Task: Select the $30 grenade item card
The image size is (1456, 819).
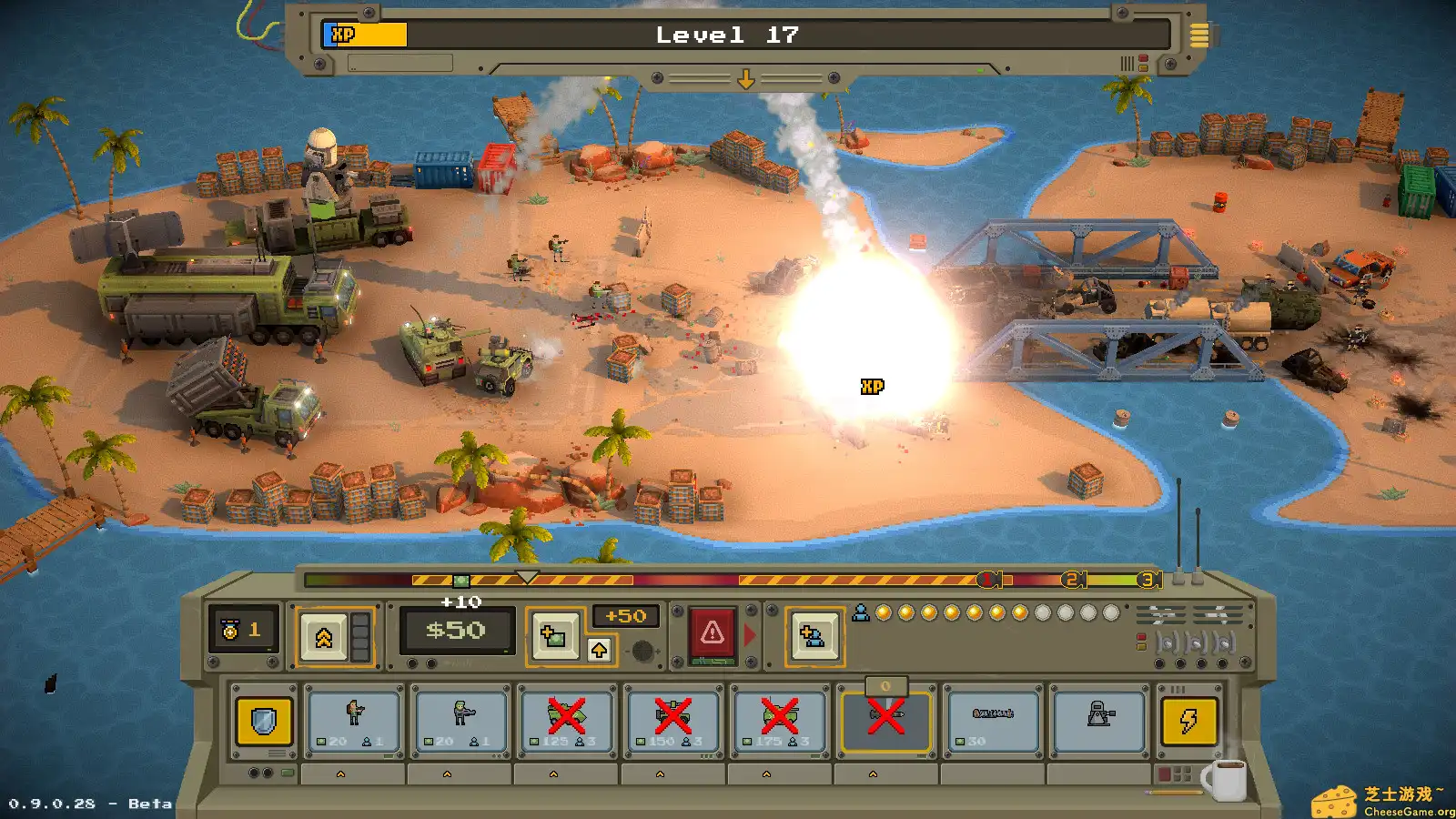Action: click(x=992, y=722)
